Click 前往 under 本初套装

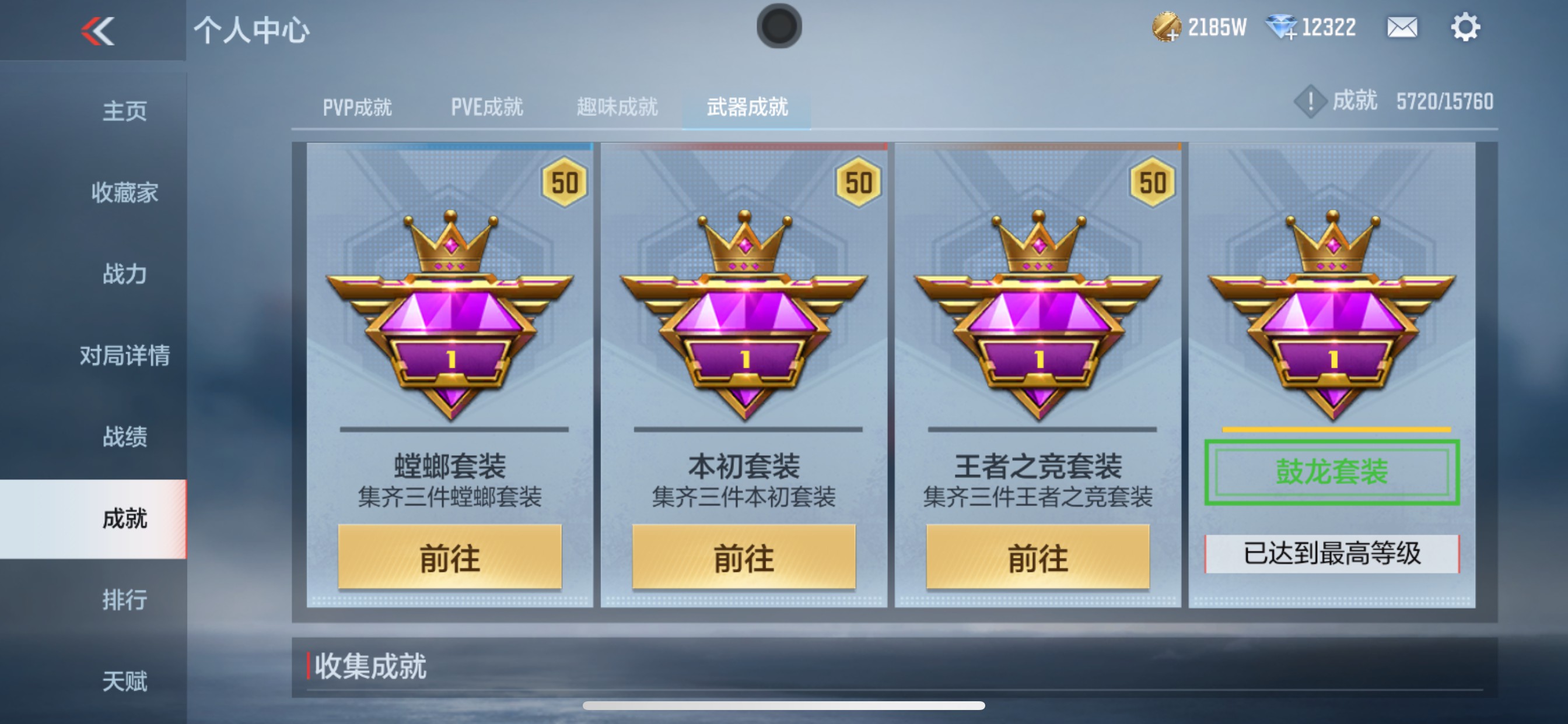(x=745, y=557)
